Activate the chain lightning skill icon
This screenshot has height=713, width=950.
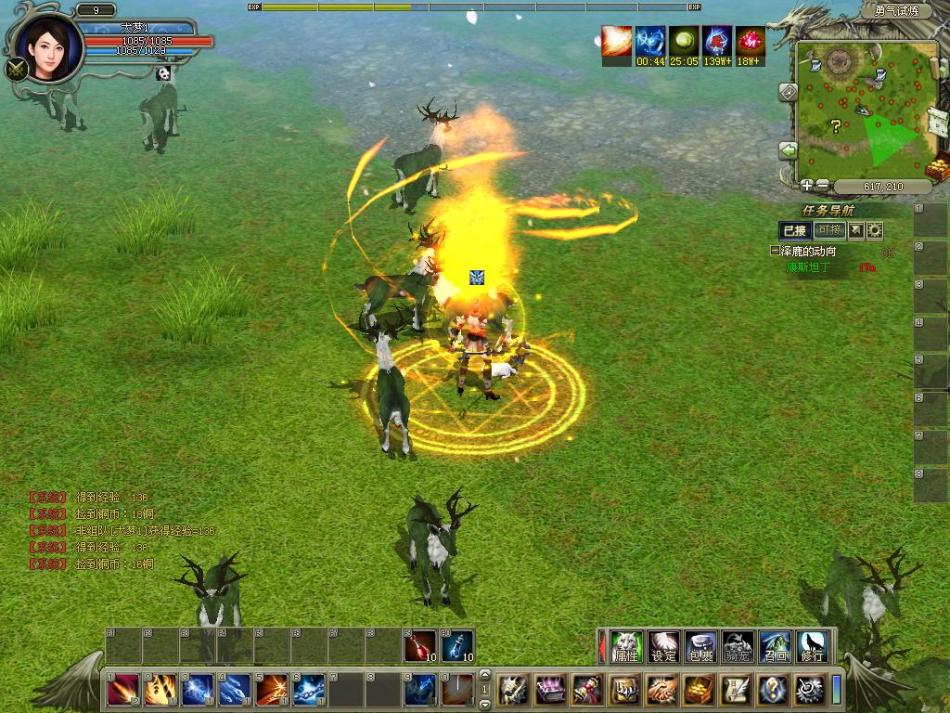309,689
